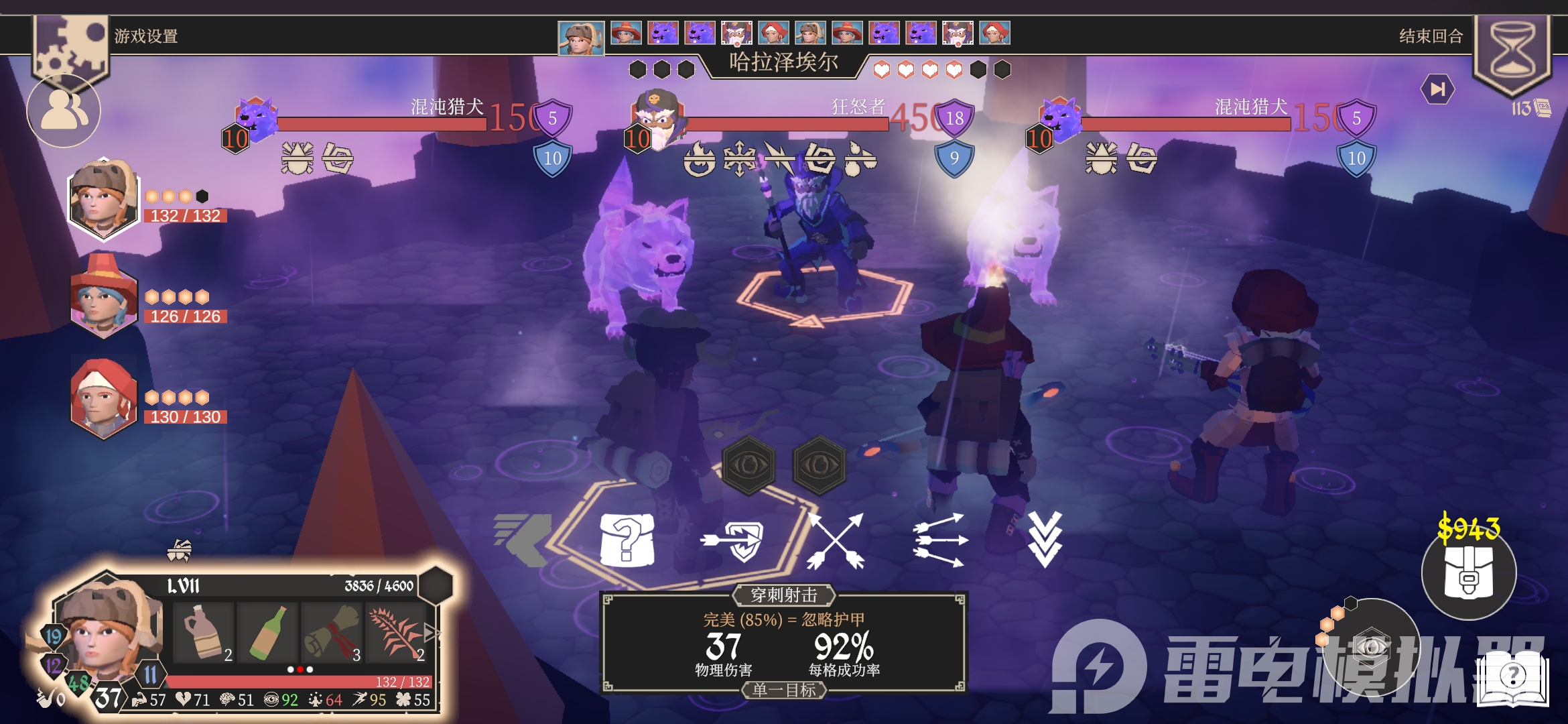Screen dimensions: 1568x724
Task: Open the party members panel
Action: [x=64, y=111]
